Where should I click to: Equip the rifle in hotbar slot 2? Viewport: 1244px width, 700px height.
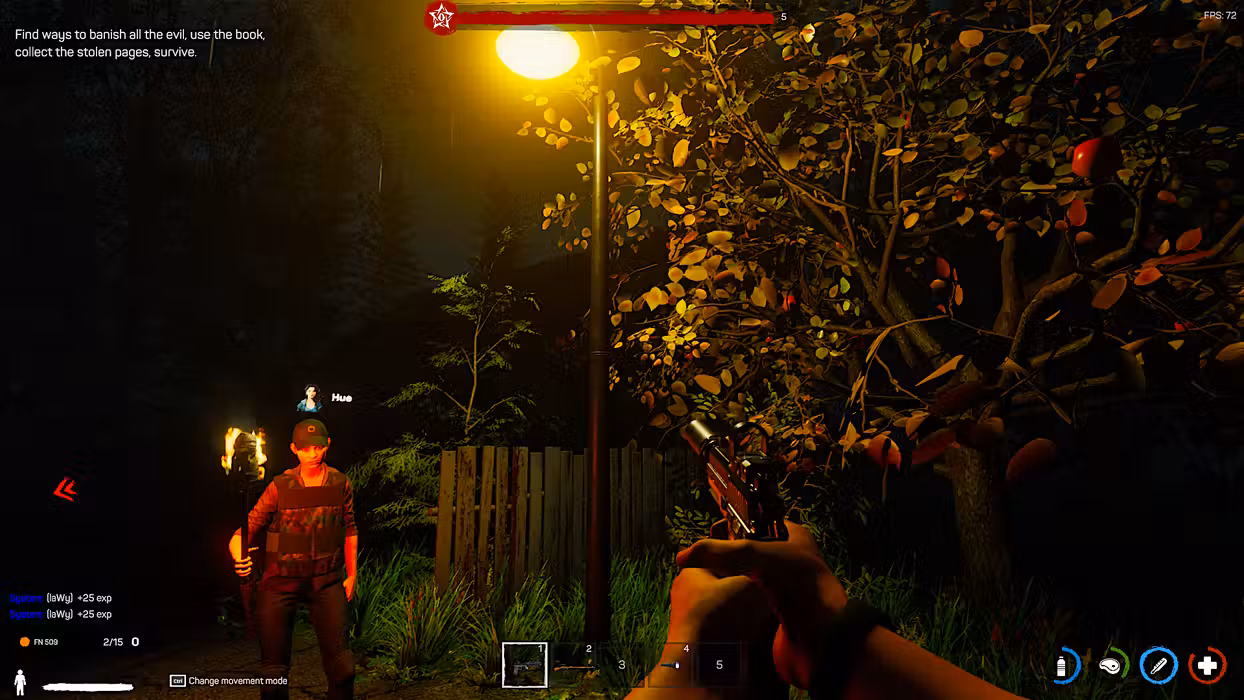[573, 665]
